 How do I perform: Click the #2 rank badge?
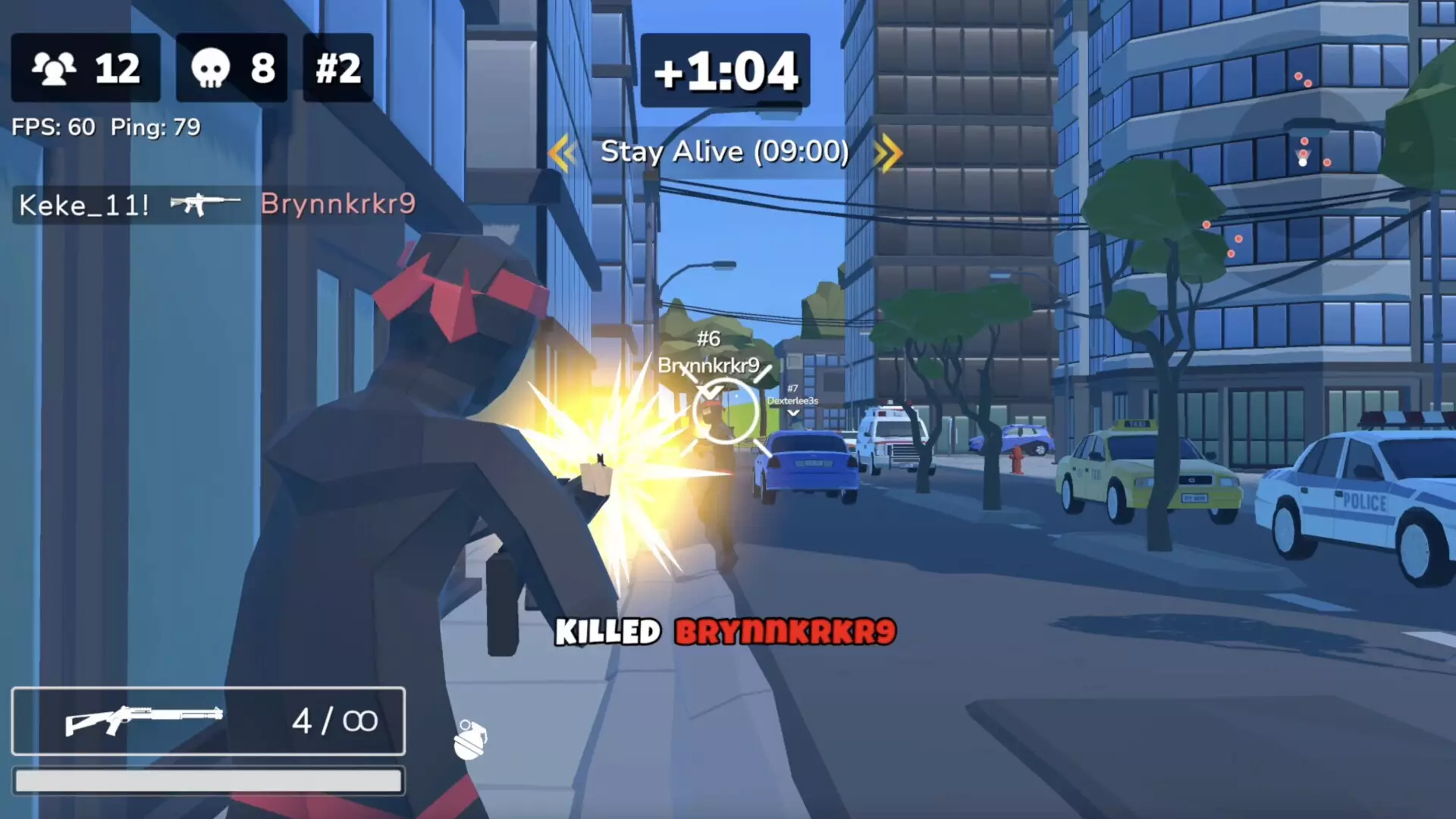[337, 68]
